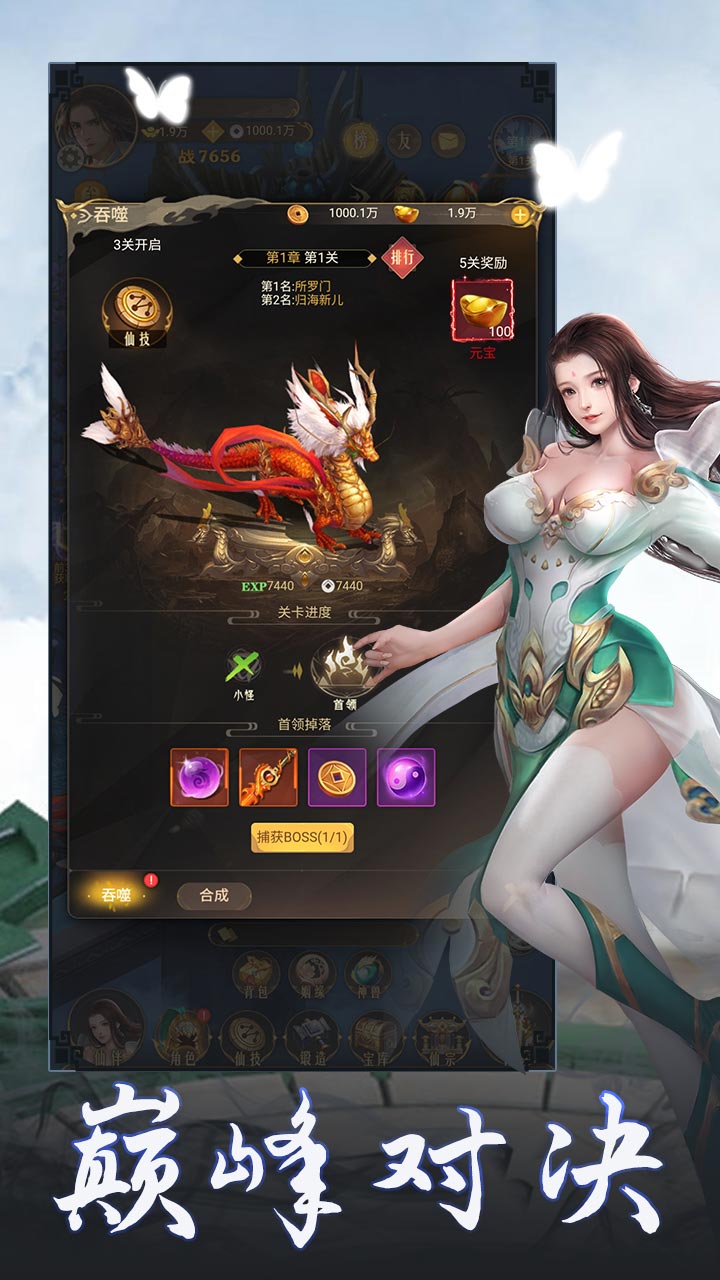This screenshot has height=1280, width=720.
Task: Open the 锻造 forging menu
Action: coord(312,1038)
